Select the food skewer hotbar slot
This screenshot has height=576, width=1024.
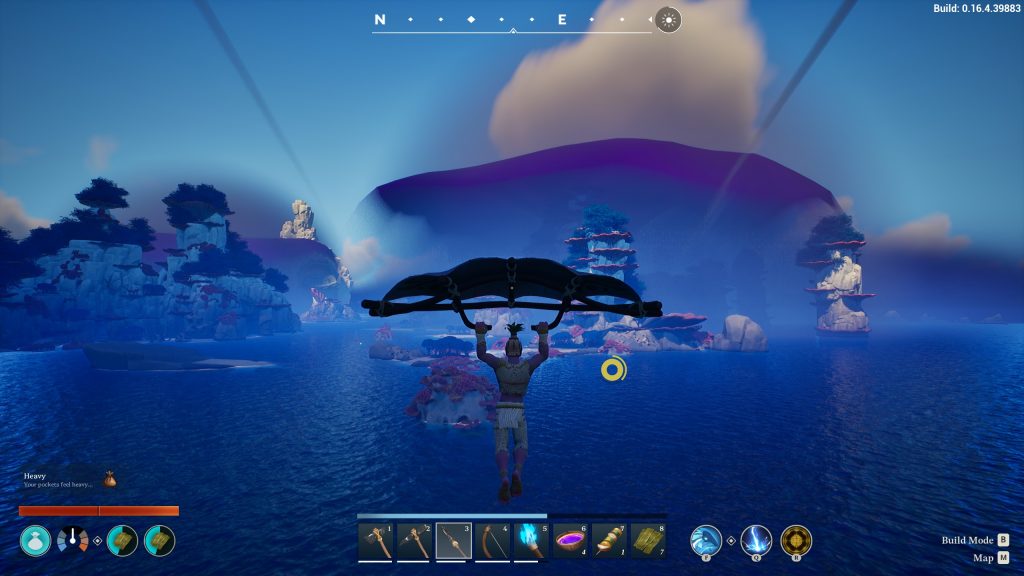pos(609,541)
